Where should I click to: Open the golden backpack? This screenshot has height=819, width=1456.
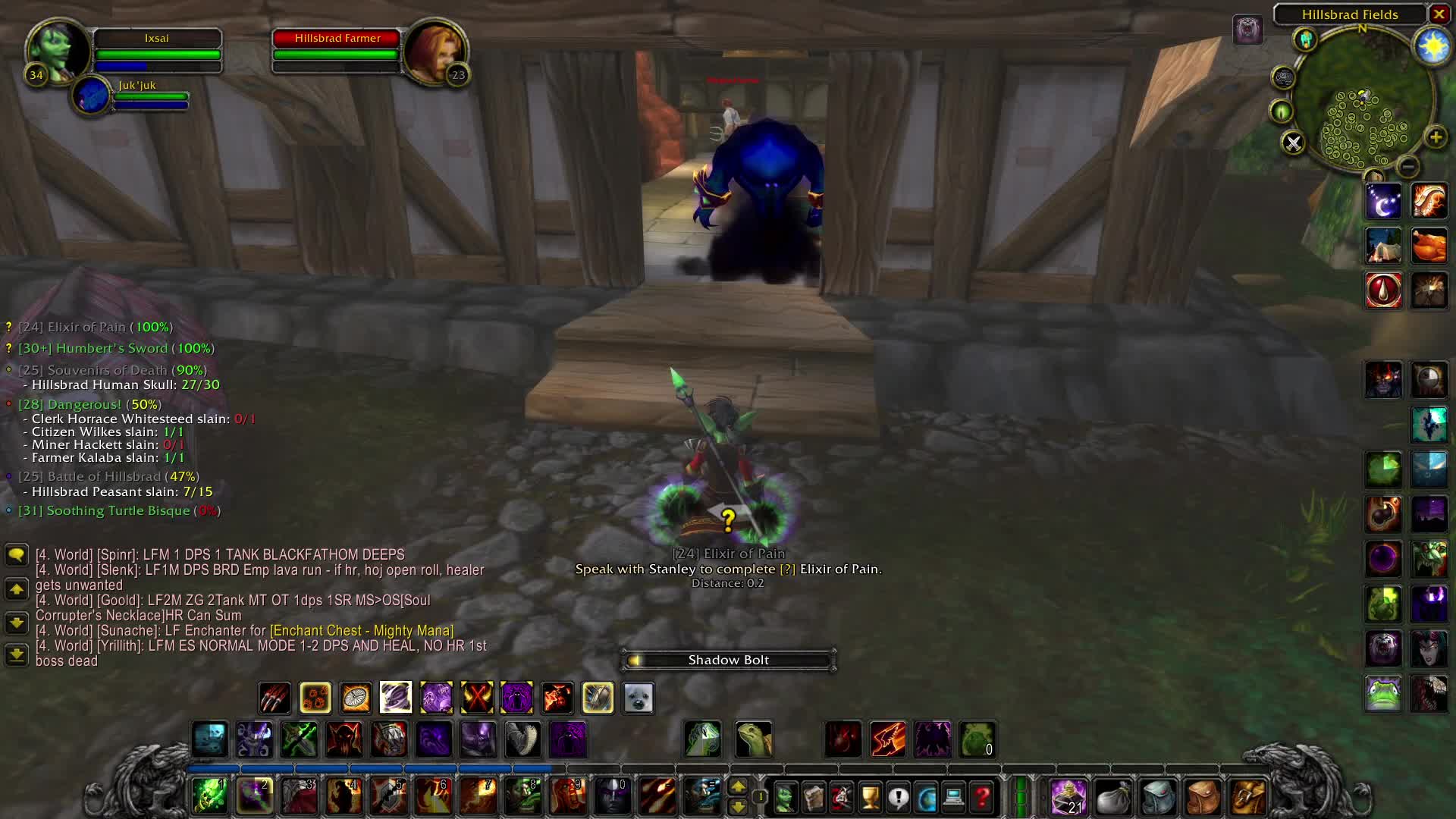[x=1247, y=797]
